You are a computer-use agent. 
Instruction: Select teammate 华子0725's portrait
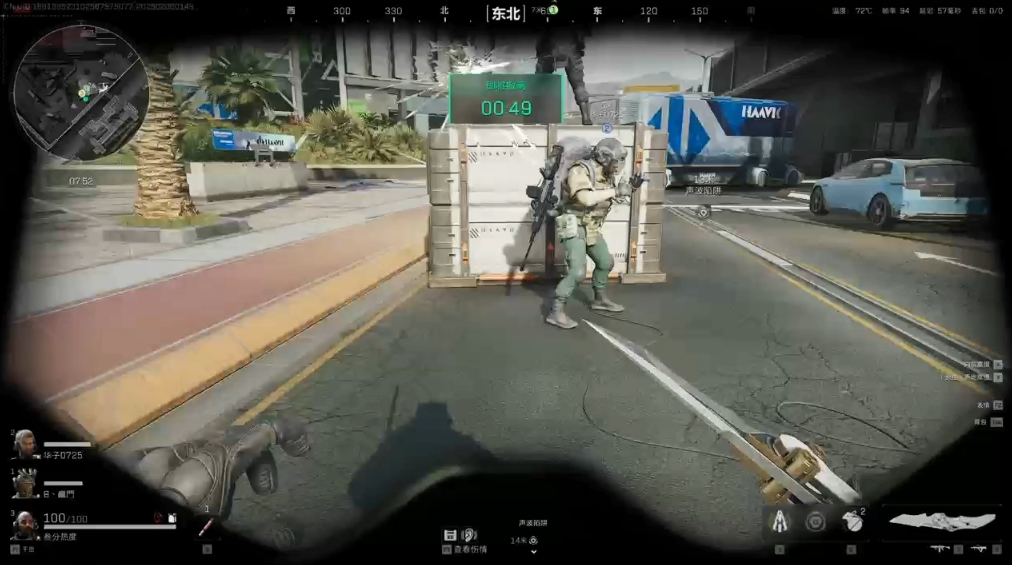click(25, 443)
